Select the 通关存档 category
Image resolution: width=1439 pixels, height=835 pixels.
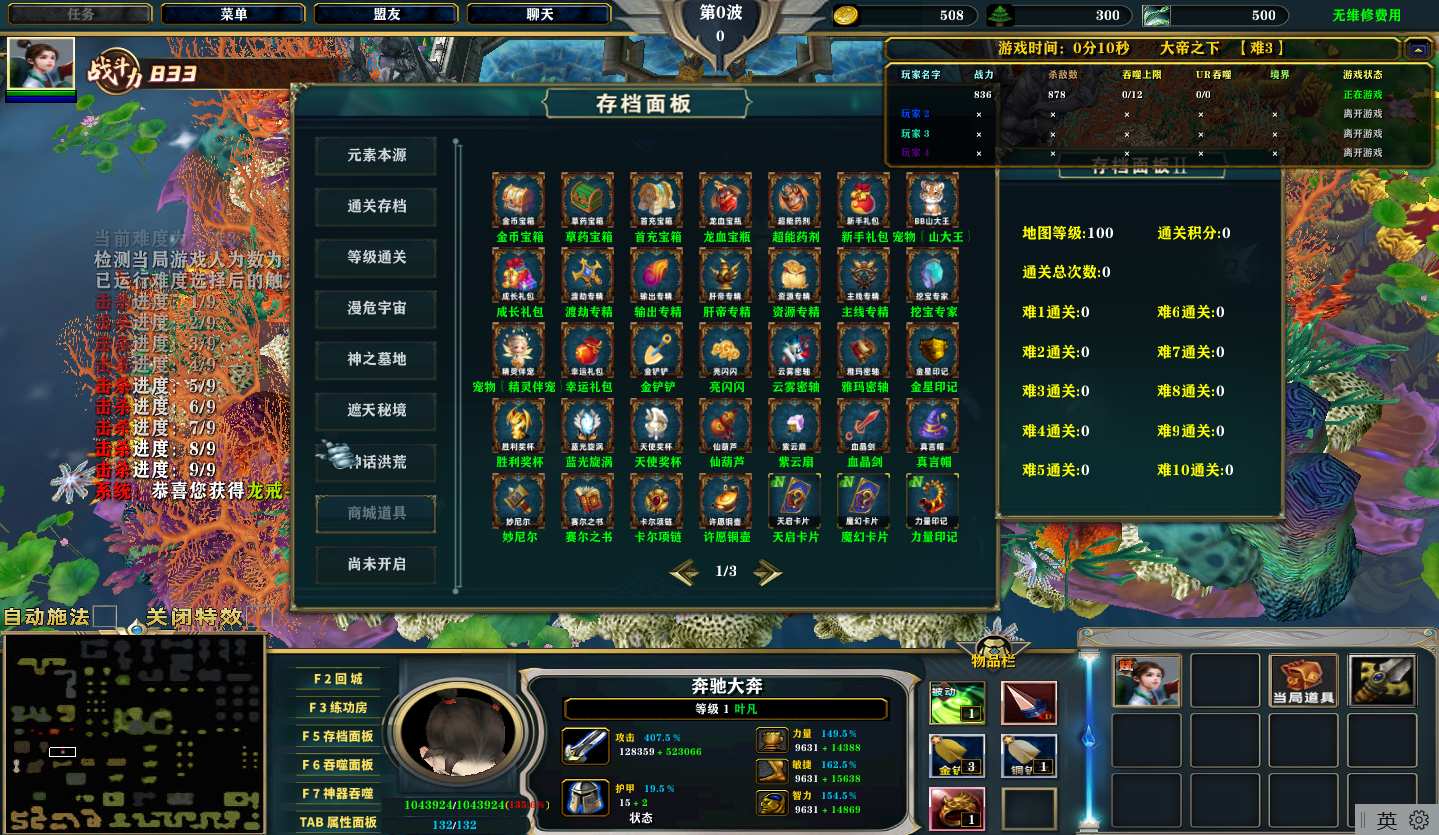[x=376, y=207]
